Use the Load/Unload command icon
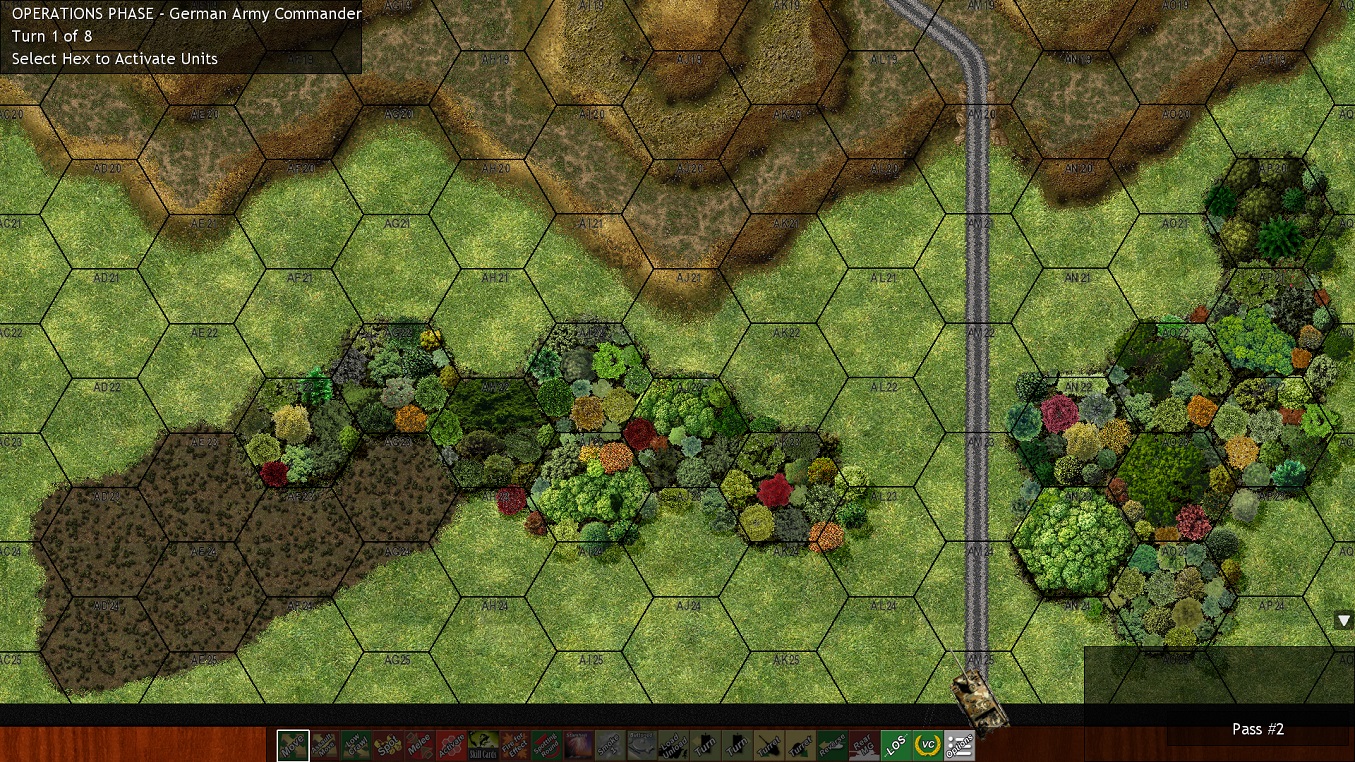Viewport: 1355px width, 762px height. tap(674, 746)
